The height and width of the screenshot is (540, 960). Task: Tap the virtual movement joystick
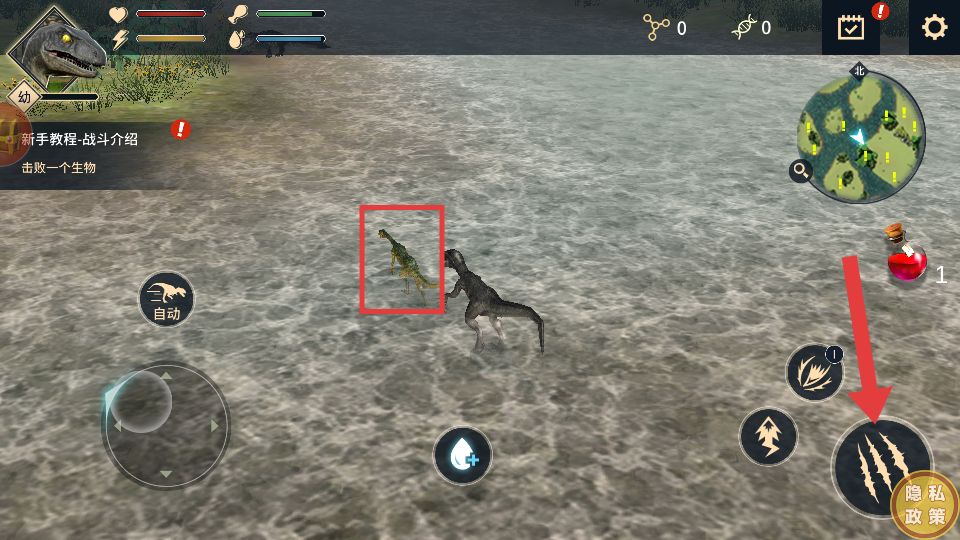[x=166, y=426]
